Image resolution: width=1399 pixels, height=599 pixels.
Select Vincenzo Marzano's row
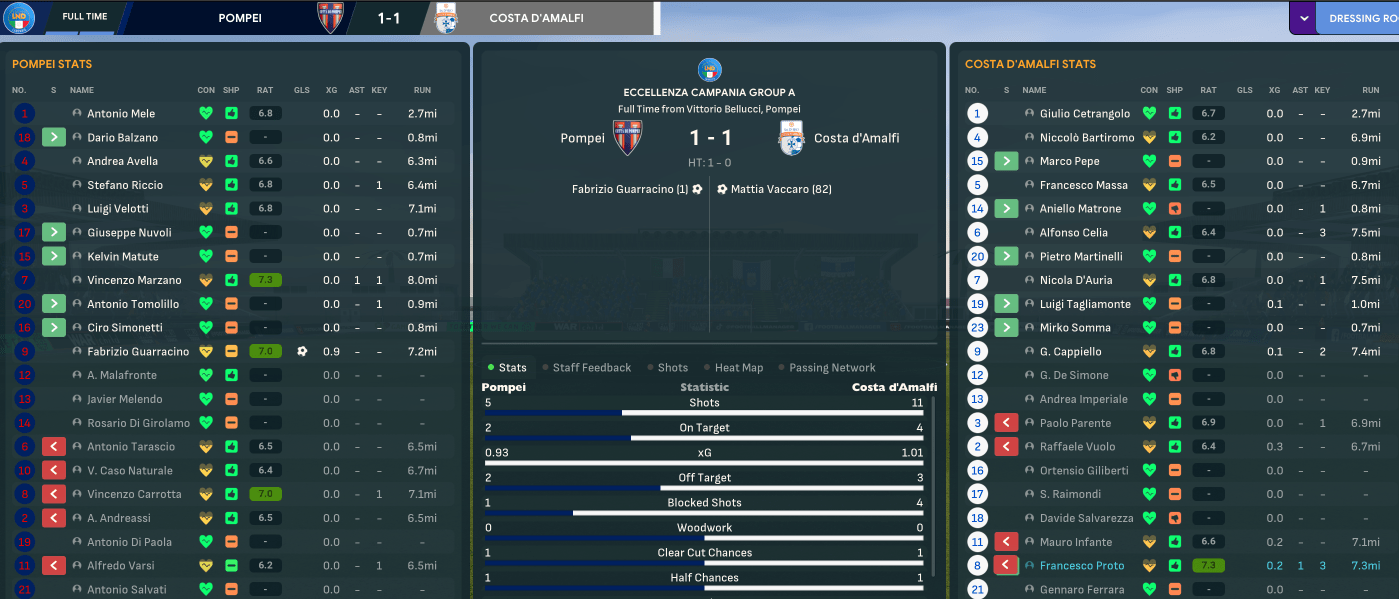pos(134,280)
